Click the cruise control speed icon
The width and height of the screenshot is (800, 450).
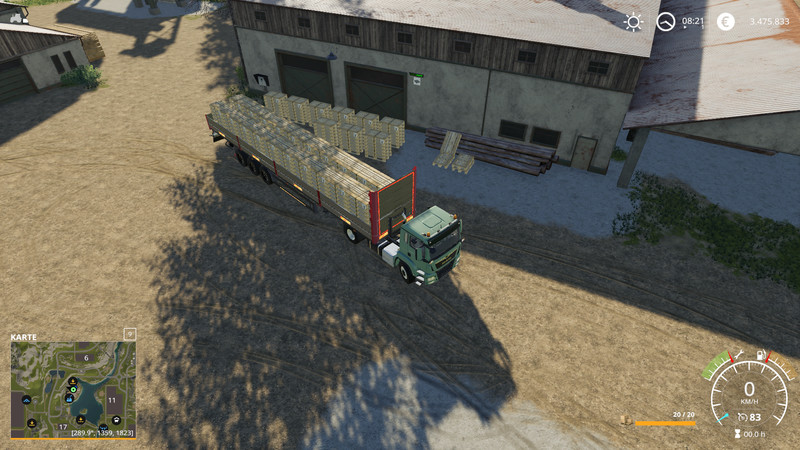[741, 415]
